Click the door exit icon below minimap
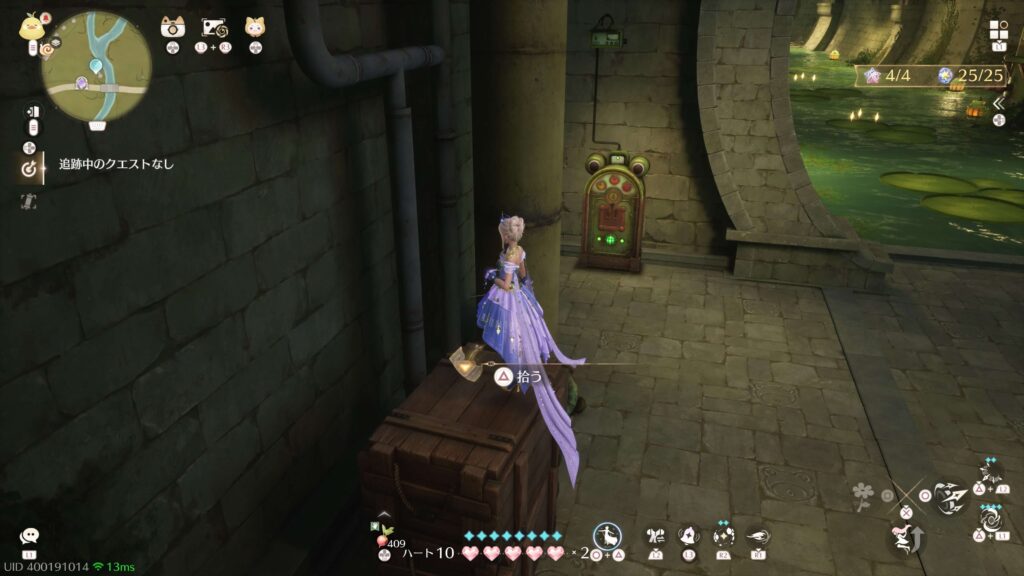1024x576 pixels. [x=31, y=111]
